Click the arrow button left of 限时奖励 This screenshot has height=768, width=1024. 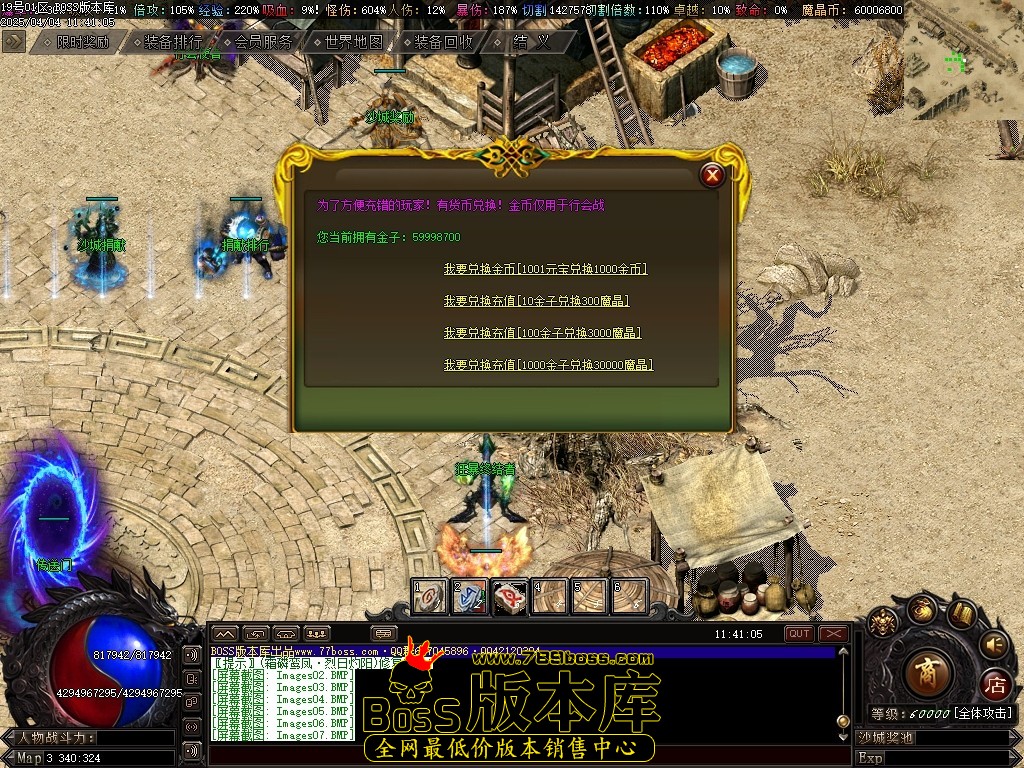14,41
